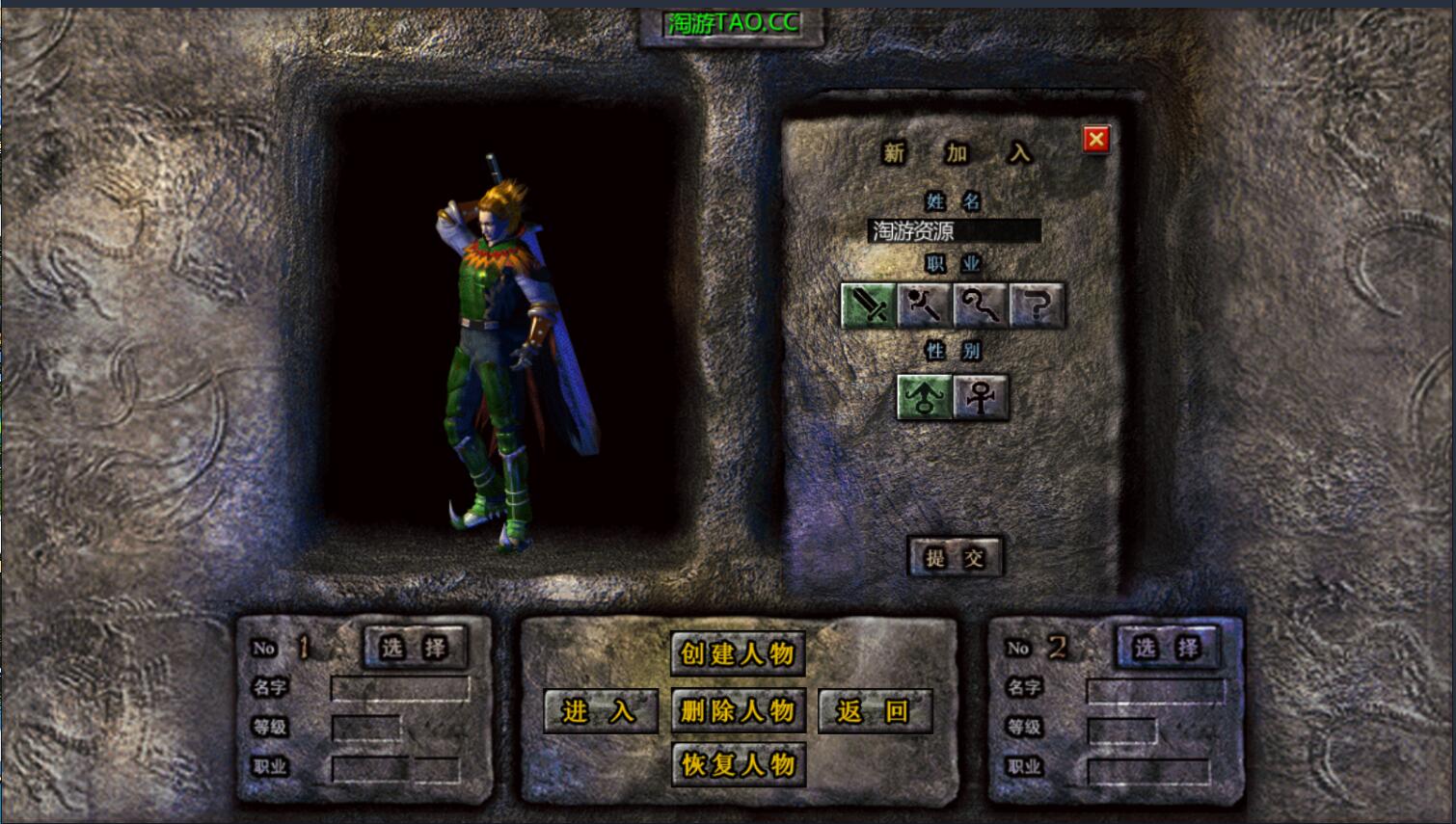This screenshot has height=824, width=1456.
Task: Enter the game with 进入
Action: pos(600,712)
